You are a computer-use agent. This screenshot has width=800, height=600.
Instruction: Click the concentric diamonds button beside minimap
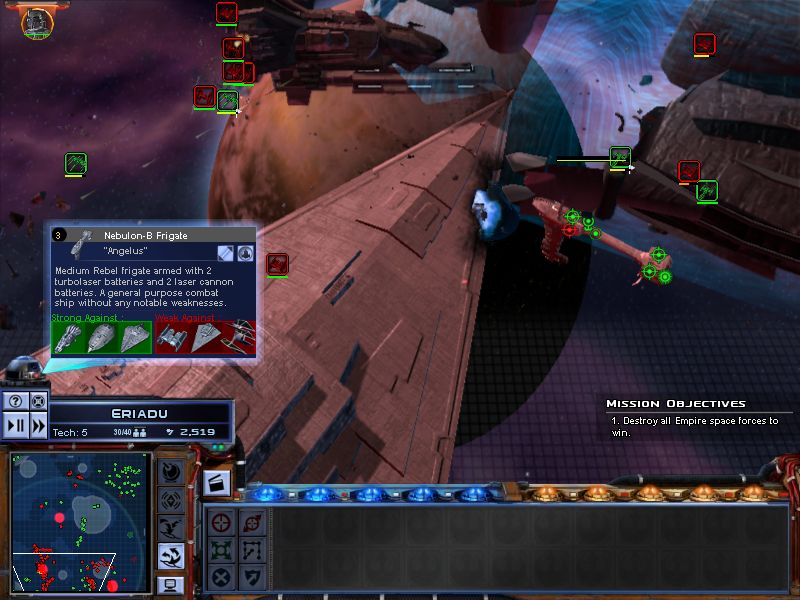tap(170, 499)
